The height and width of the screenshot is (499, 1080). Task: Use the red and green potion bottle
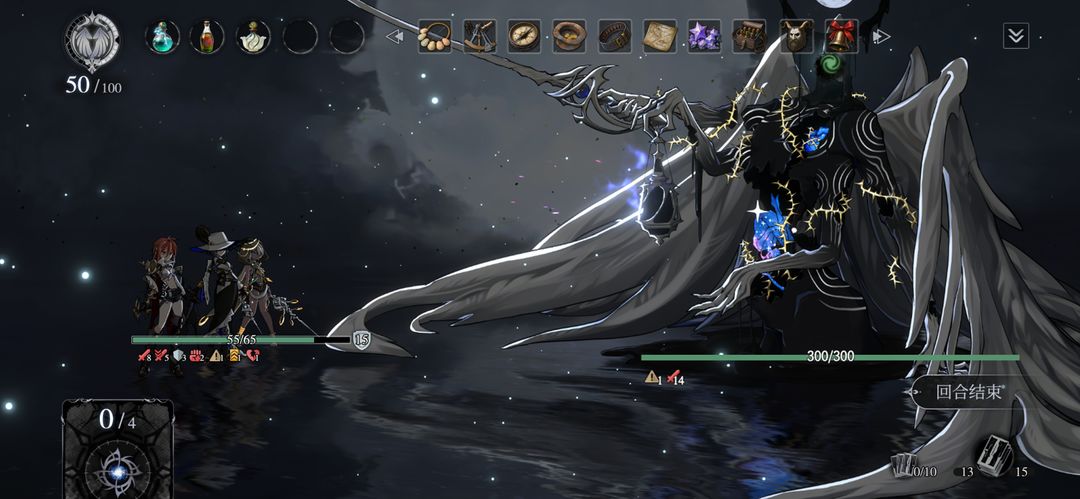[x=207, y=37]
